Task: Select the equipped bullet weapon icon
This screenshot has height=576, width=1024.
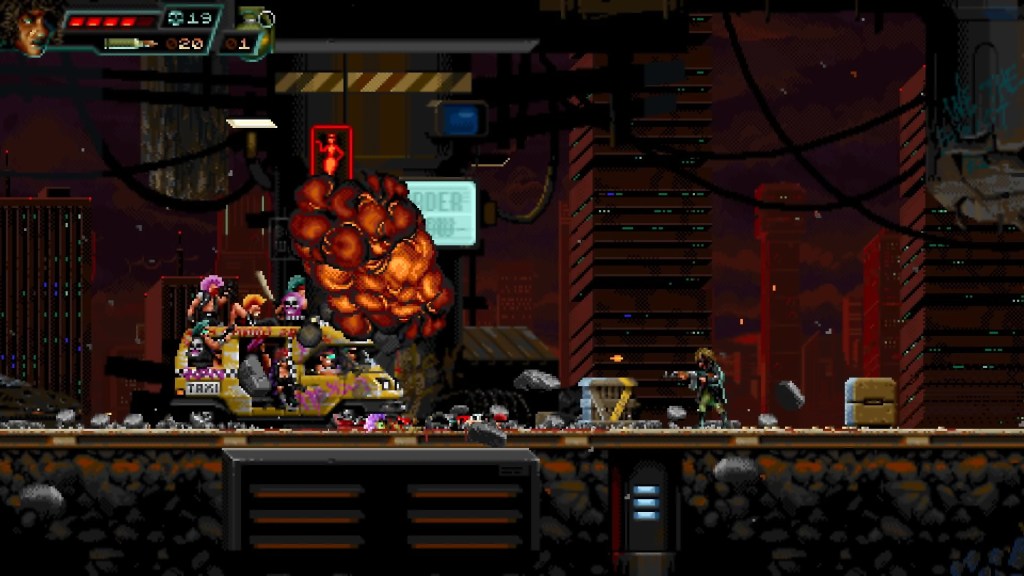Action: coord(130,44)
